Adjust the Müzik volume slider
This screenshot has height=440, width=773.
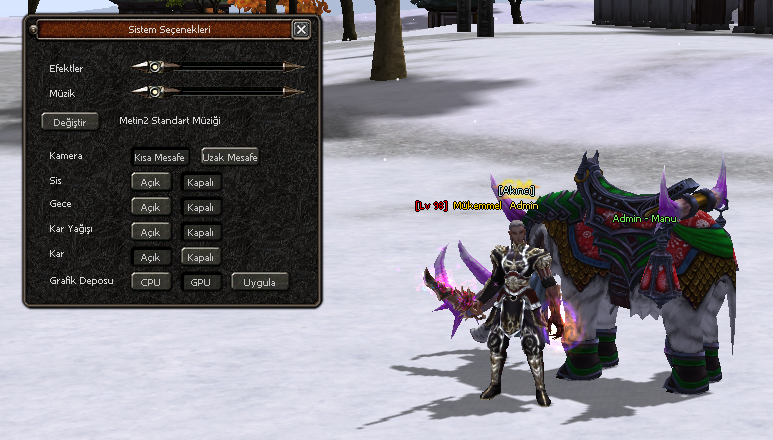[155, 92]
